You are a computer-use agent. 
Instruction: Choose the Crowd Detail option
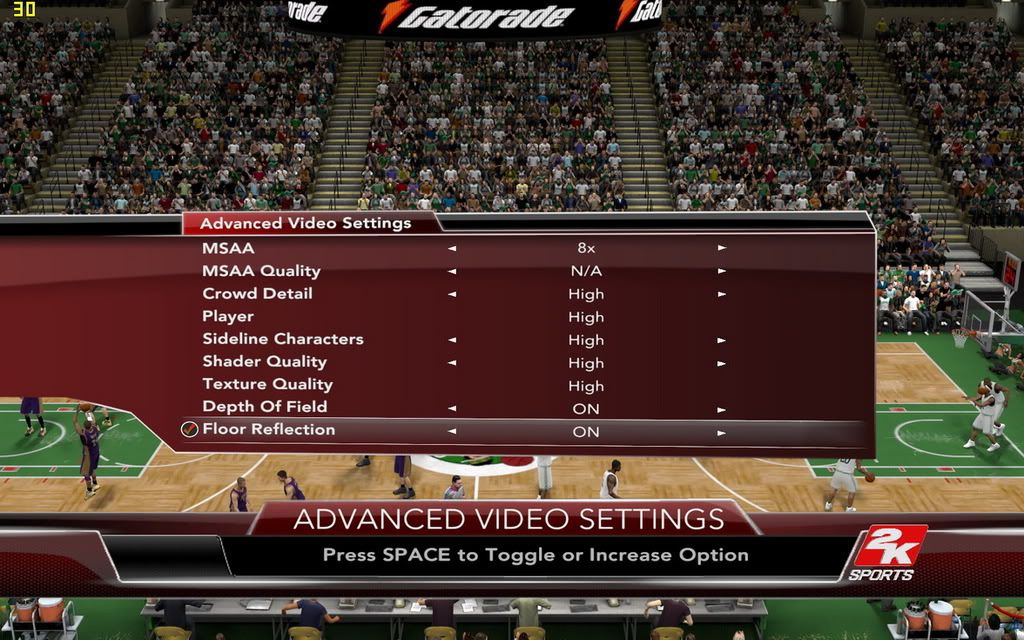point(257,294)
